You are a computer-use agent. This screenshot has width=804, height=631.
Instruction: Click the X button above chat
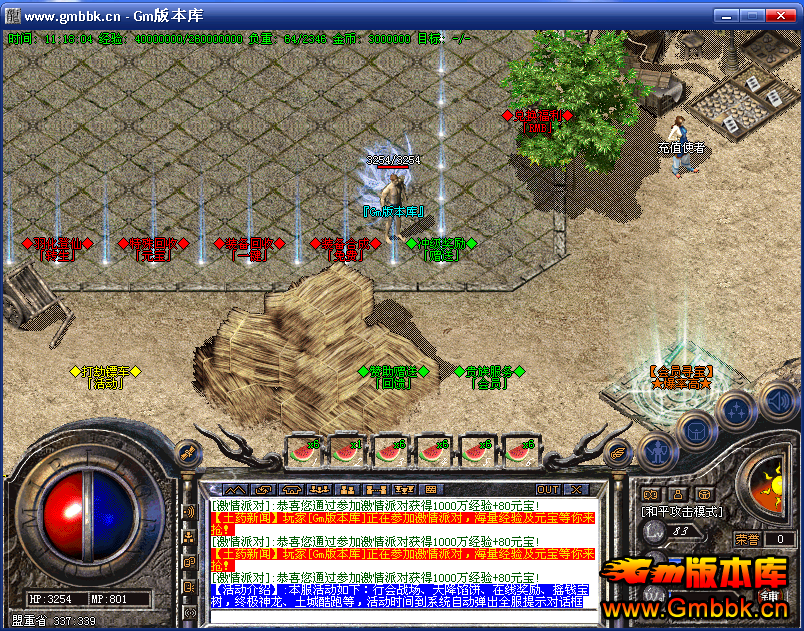[576, 490]
